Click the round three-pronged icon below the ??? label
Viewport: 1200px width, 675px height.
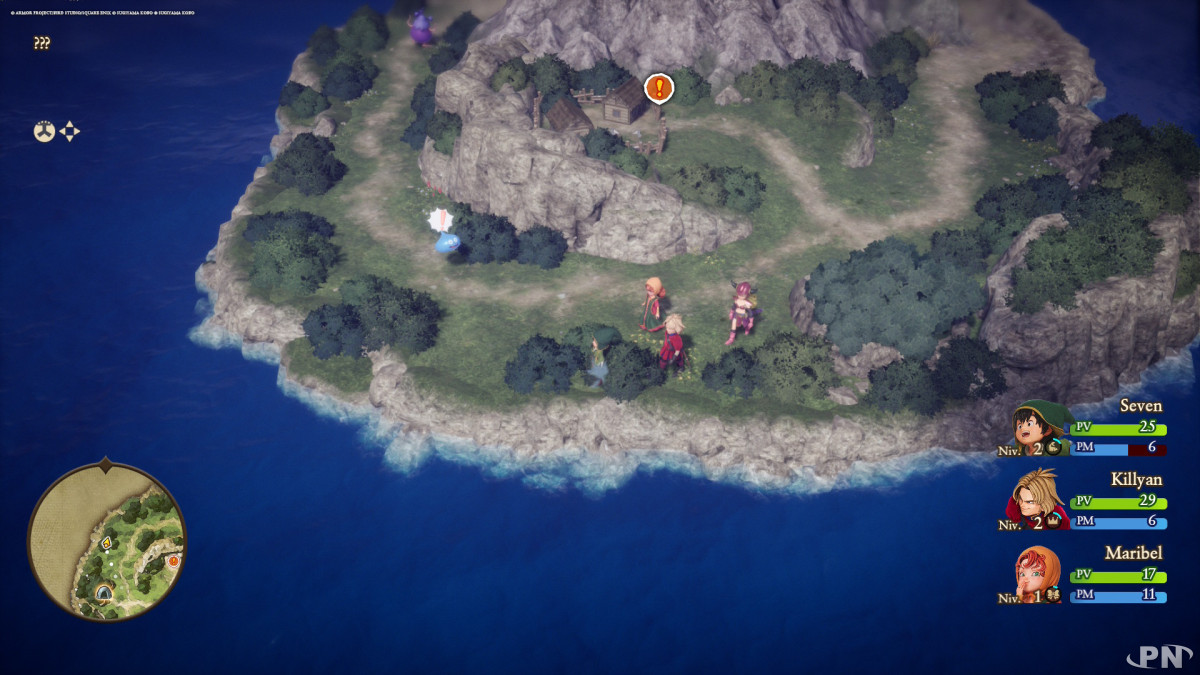click(x=44, y=131)
